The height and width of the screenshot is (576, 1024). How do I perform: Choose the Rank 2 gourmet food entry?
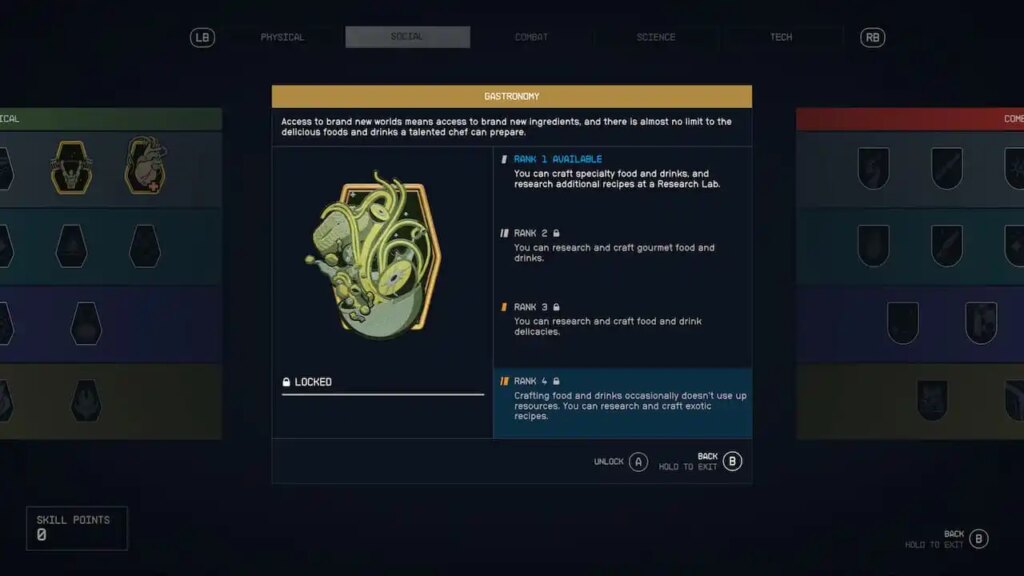tap(622, 245)
